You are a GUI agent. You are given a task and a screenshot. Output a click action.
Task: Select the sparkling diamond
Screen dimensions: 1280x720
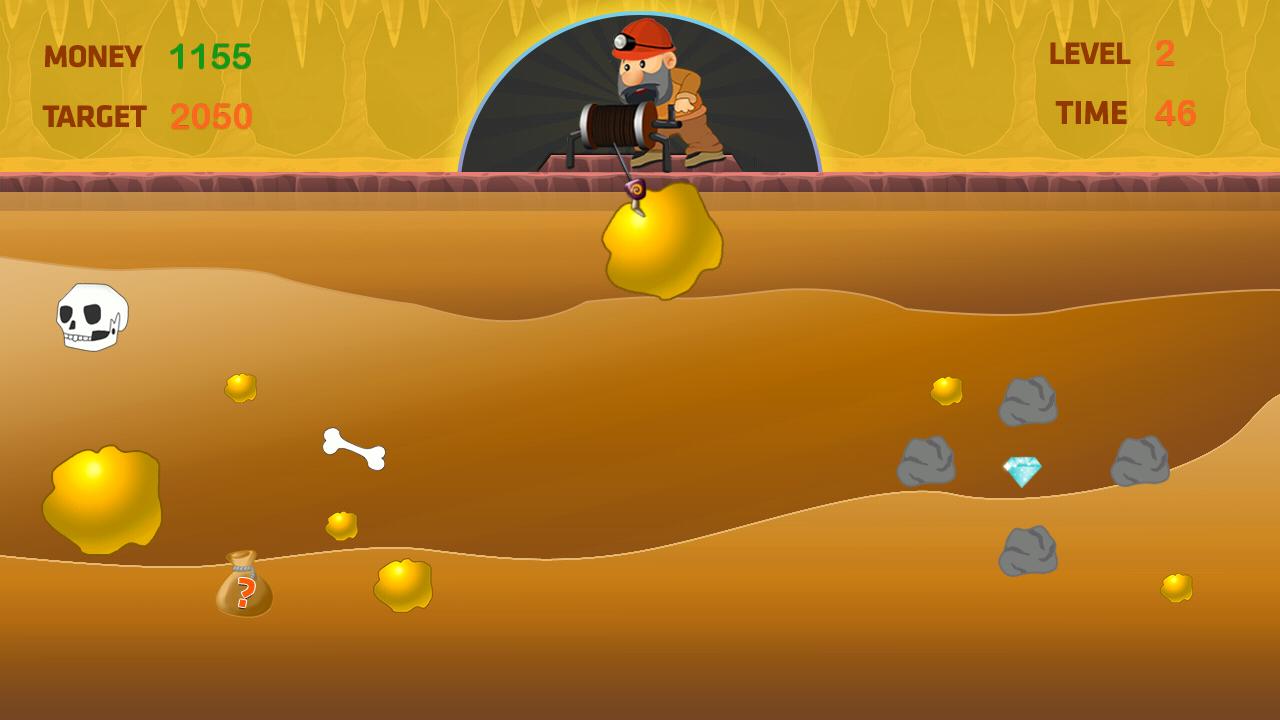pyautogui.click(x=1021, y=470)
